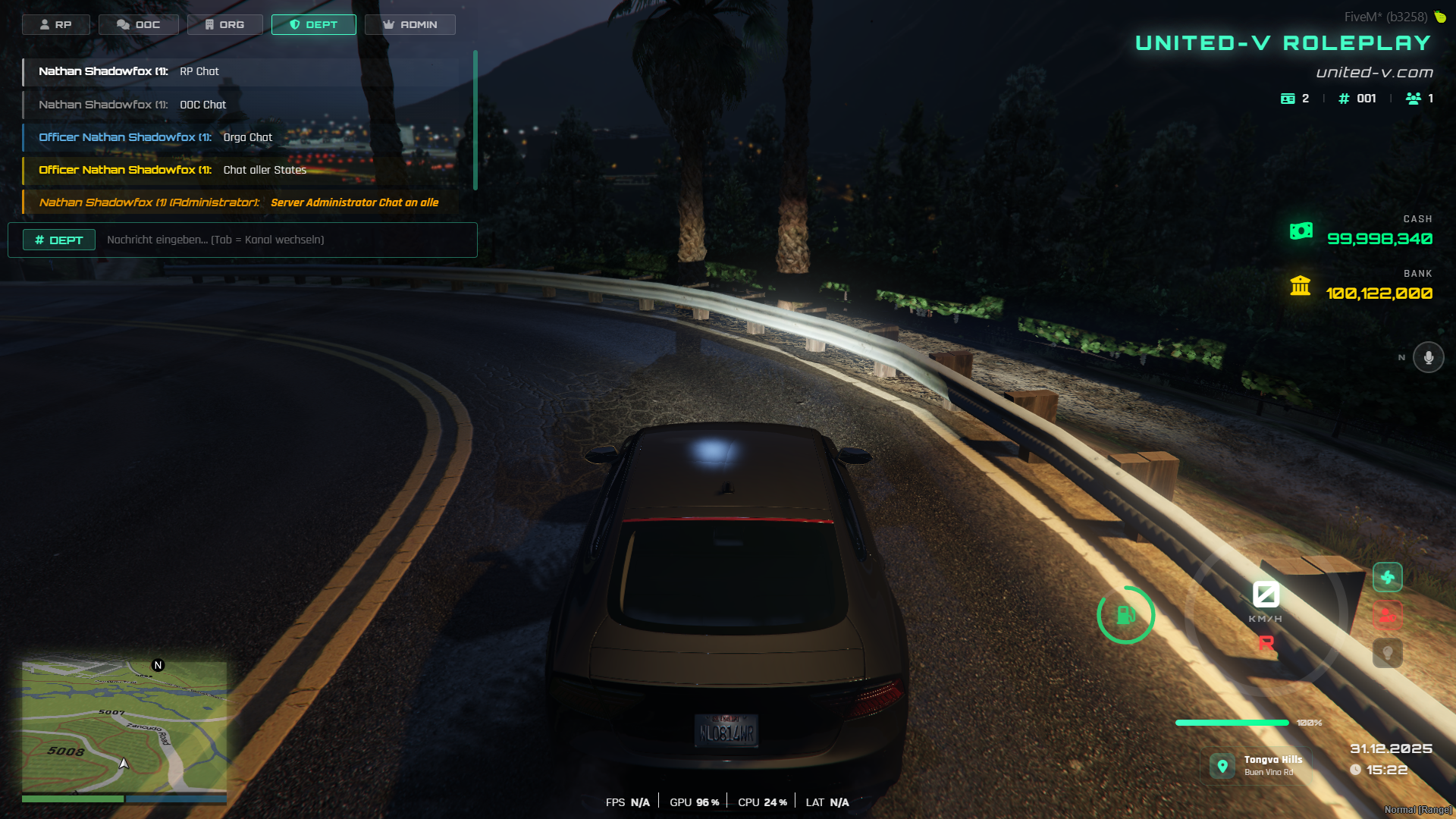Switch to the DEPT chat tab

click(313, 24)
